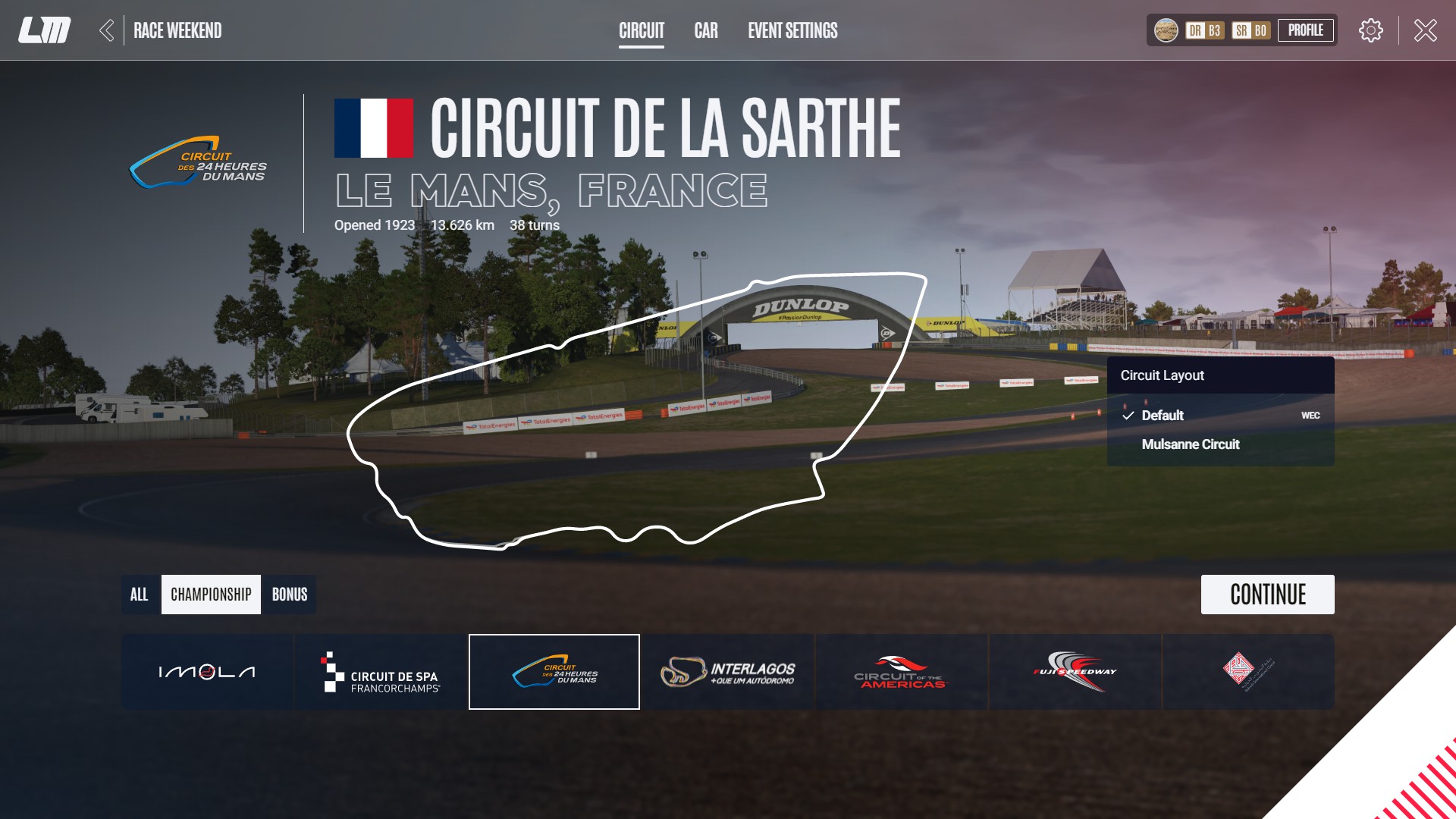Show BONUS circuits filter

pos(289,595)
